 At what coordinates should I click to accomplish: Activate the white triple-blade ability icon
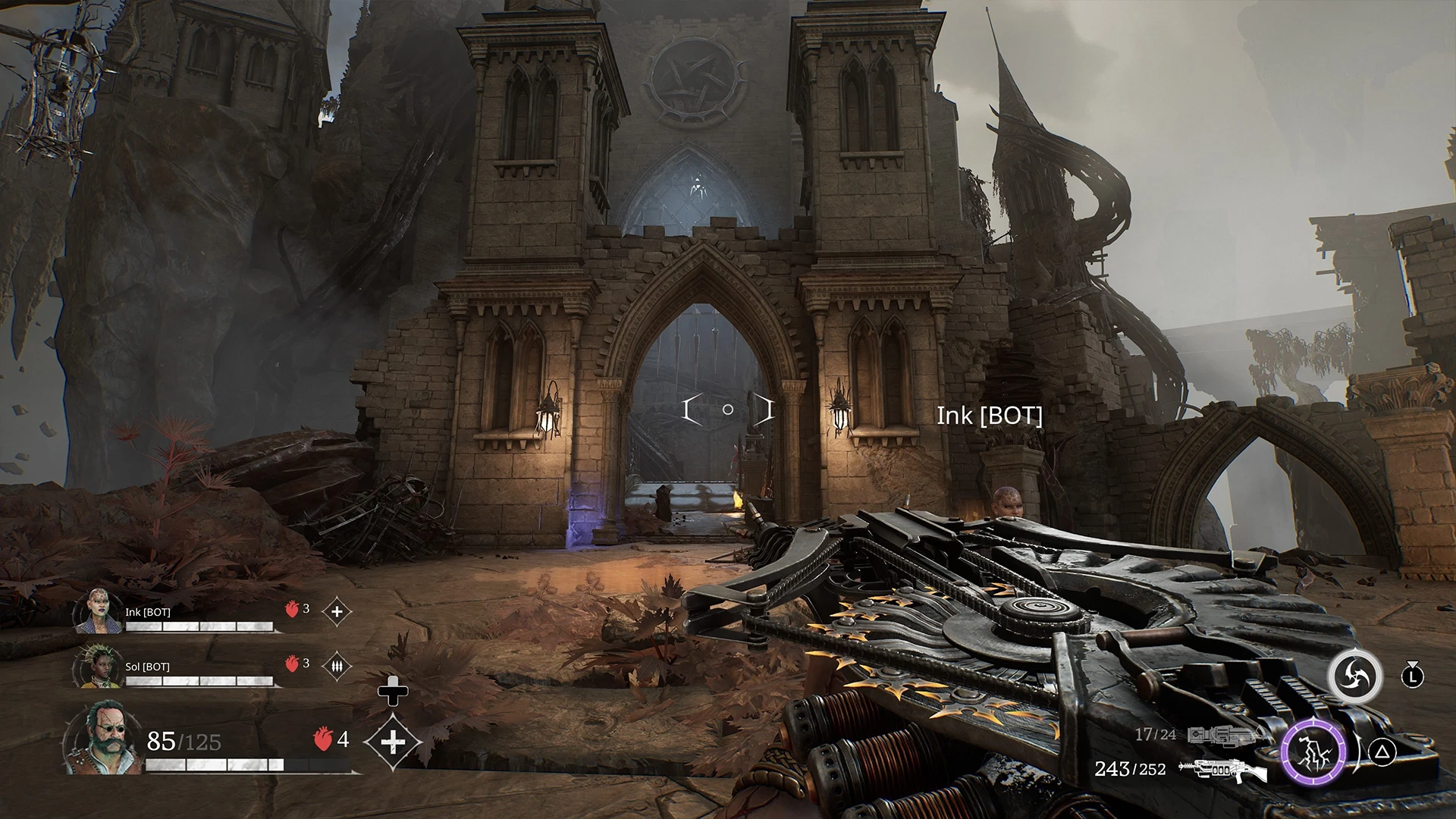coord(1354,676)
